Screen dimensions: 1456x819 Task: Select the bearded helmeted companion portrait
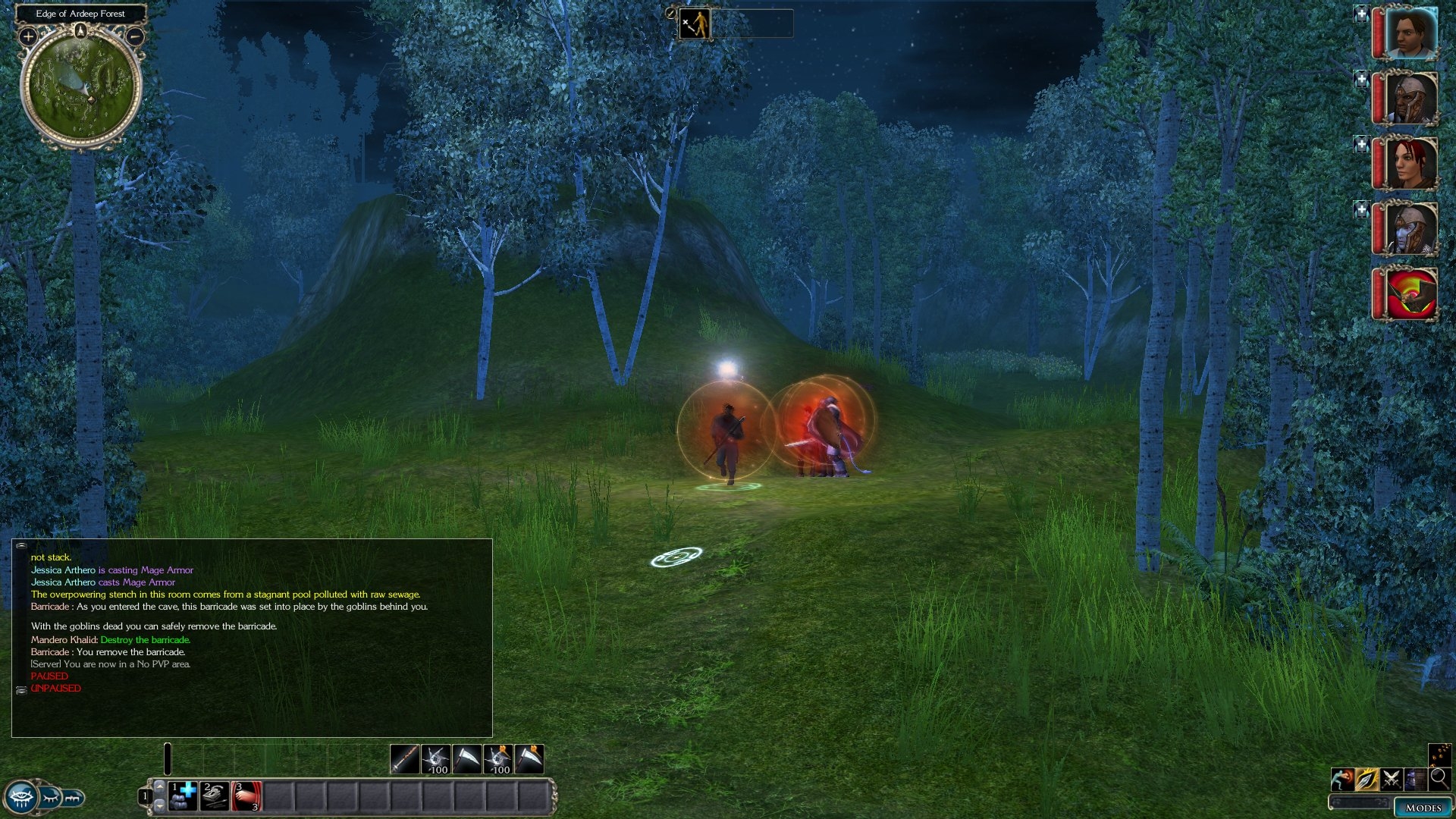pos(1410,99)
